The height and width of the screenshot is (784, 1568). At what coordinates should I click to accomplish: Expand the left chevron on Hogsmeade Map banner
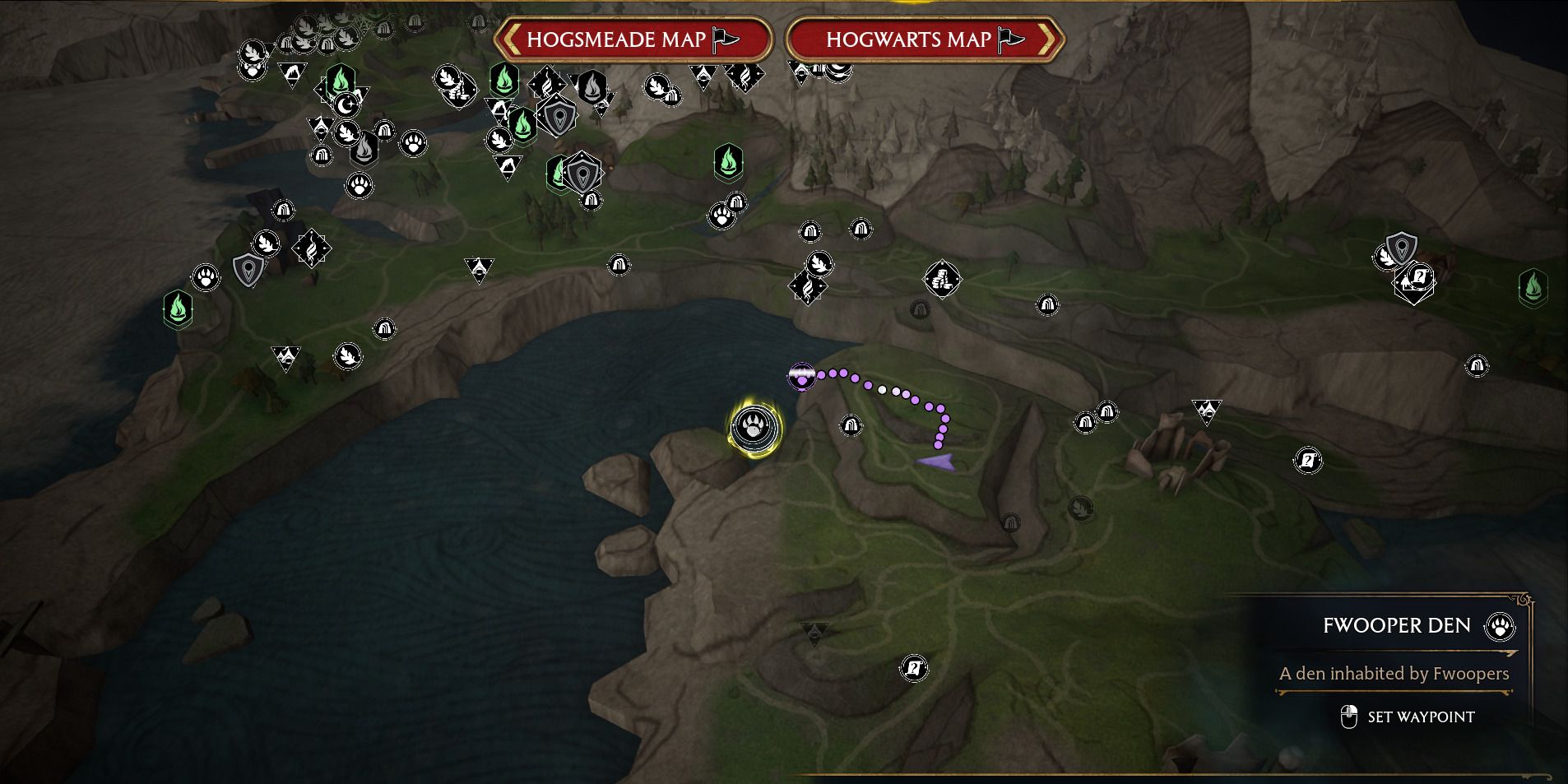(511, 39)
